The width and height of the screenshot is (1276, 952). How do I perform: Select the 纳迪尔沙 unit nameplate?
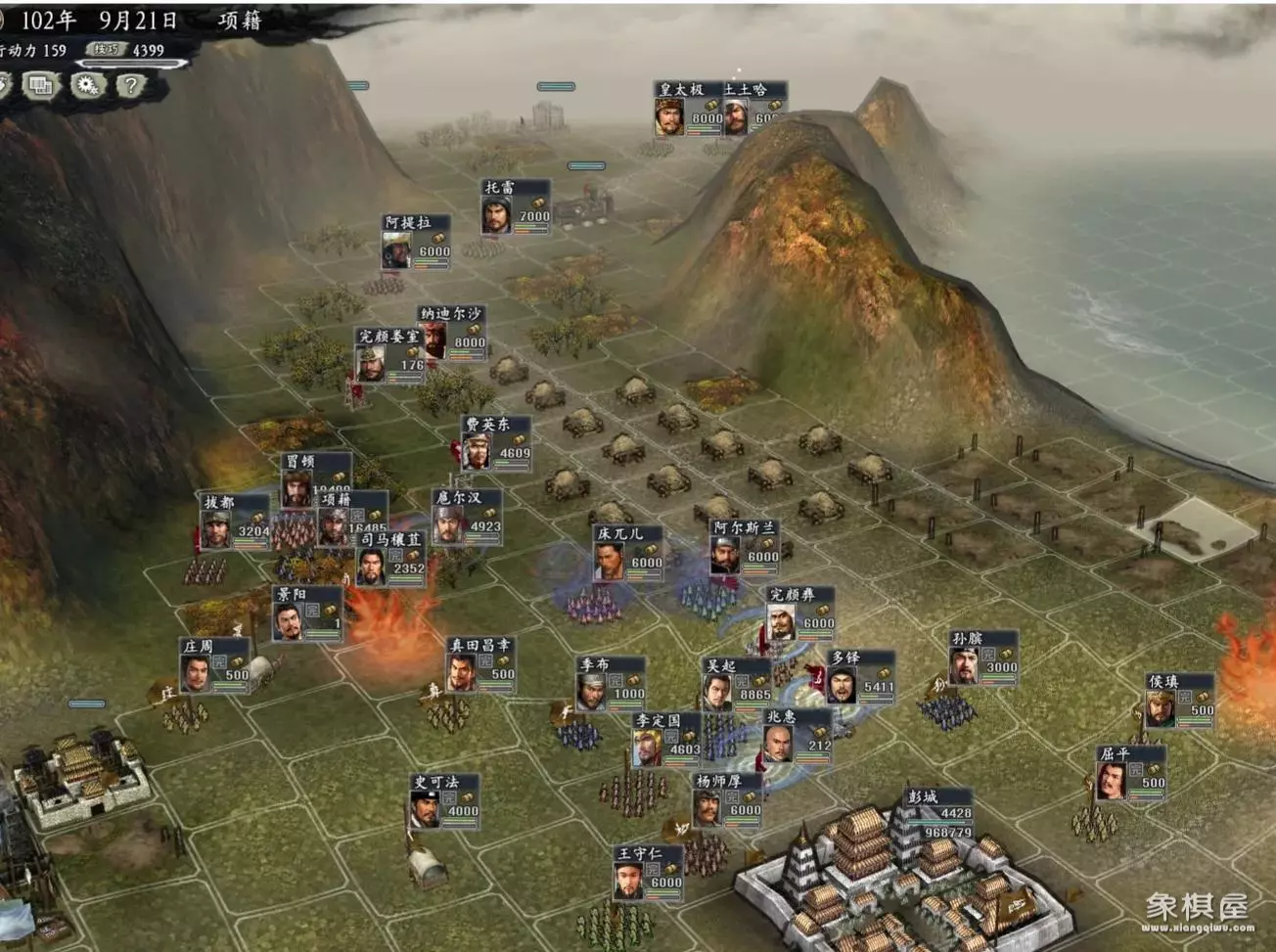point(451,333)
